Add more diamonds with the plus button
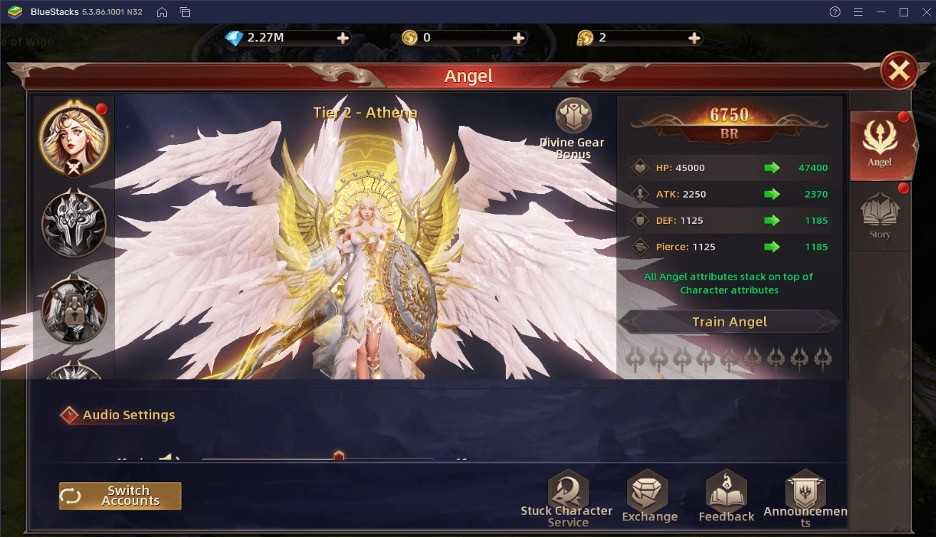The height and width of the screenshot is (538, 936). 343,38
